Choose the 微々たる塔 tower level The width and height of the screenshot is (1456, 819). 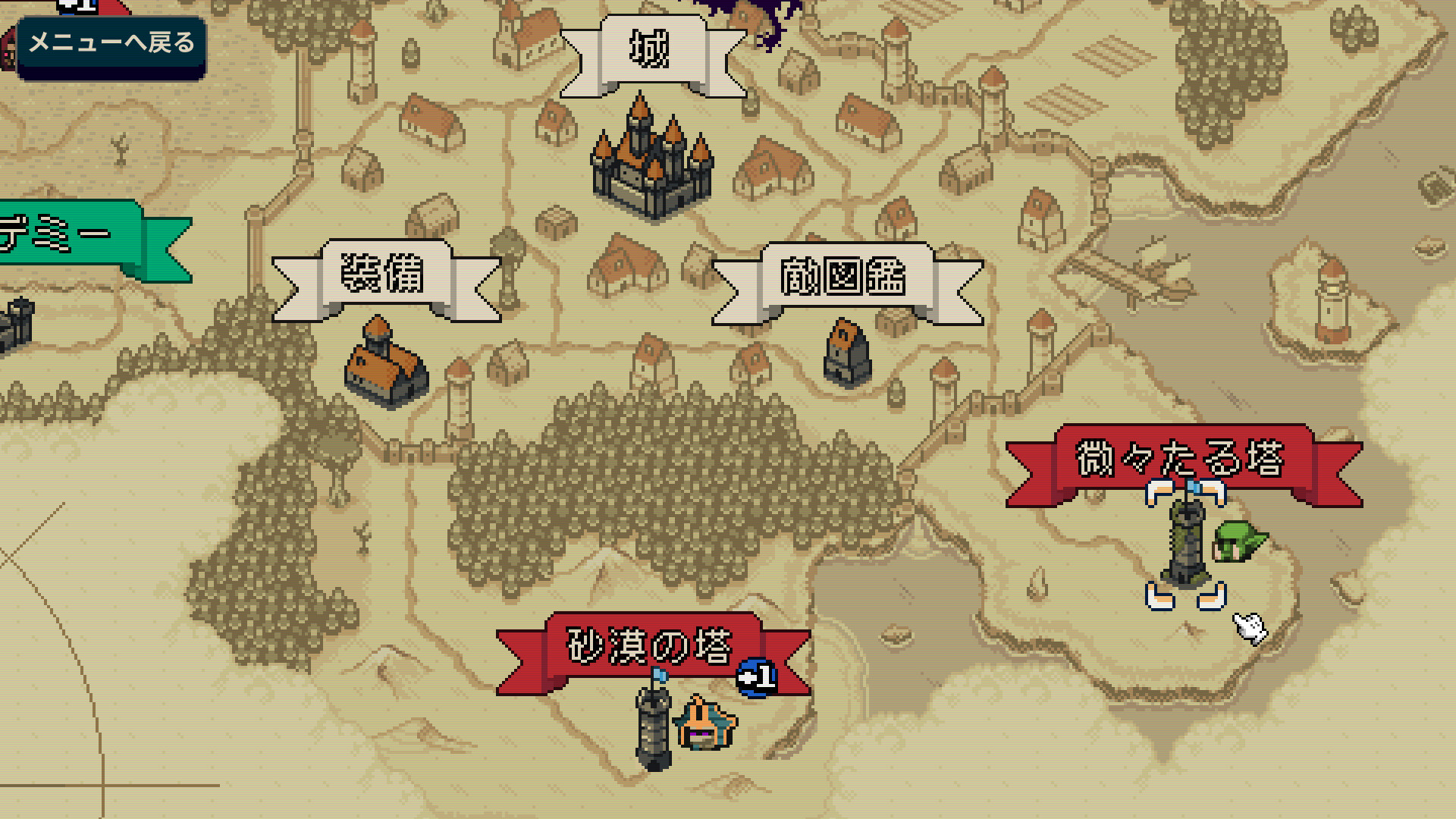click(x=1181, y=460)
